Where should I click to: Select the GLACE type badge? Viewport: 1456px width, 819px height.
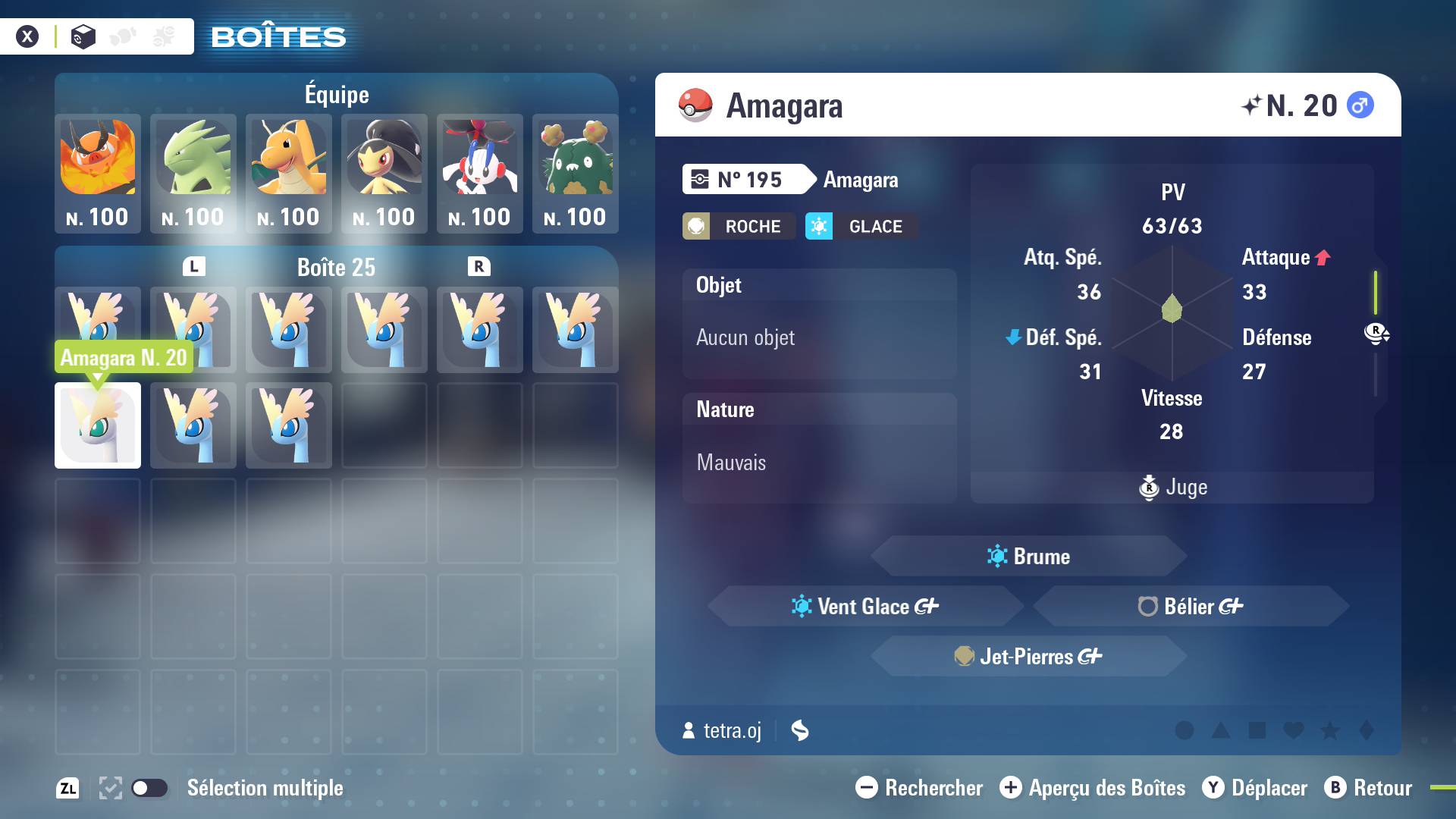point(859,226)
